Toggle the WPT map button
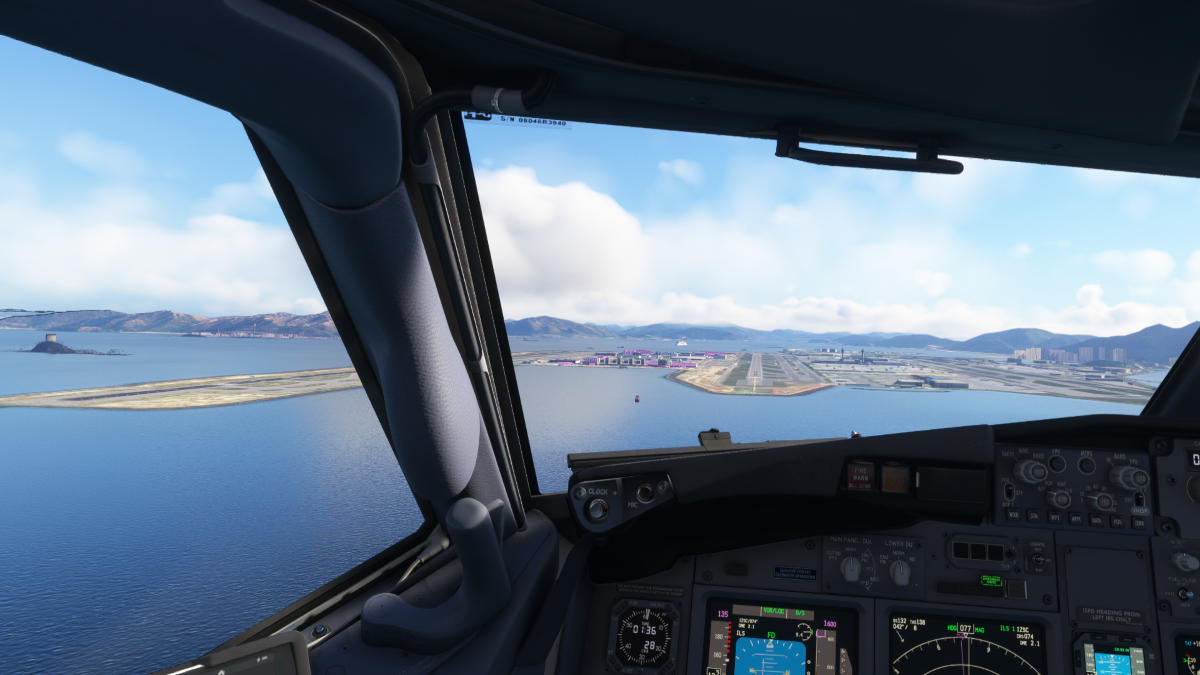Viewport: 1200px width, 675px height. click(1054, 519)
